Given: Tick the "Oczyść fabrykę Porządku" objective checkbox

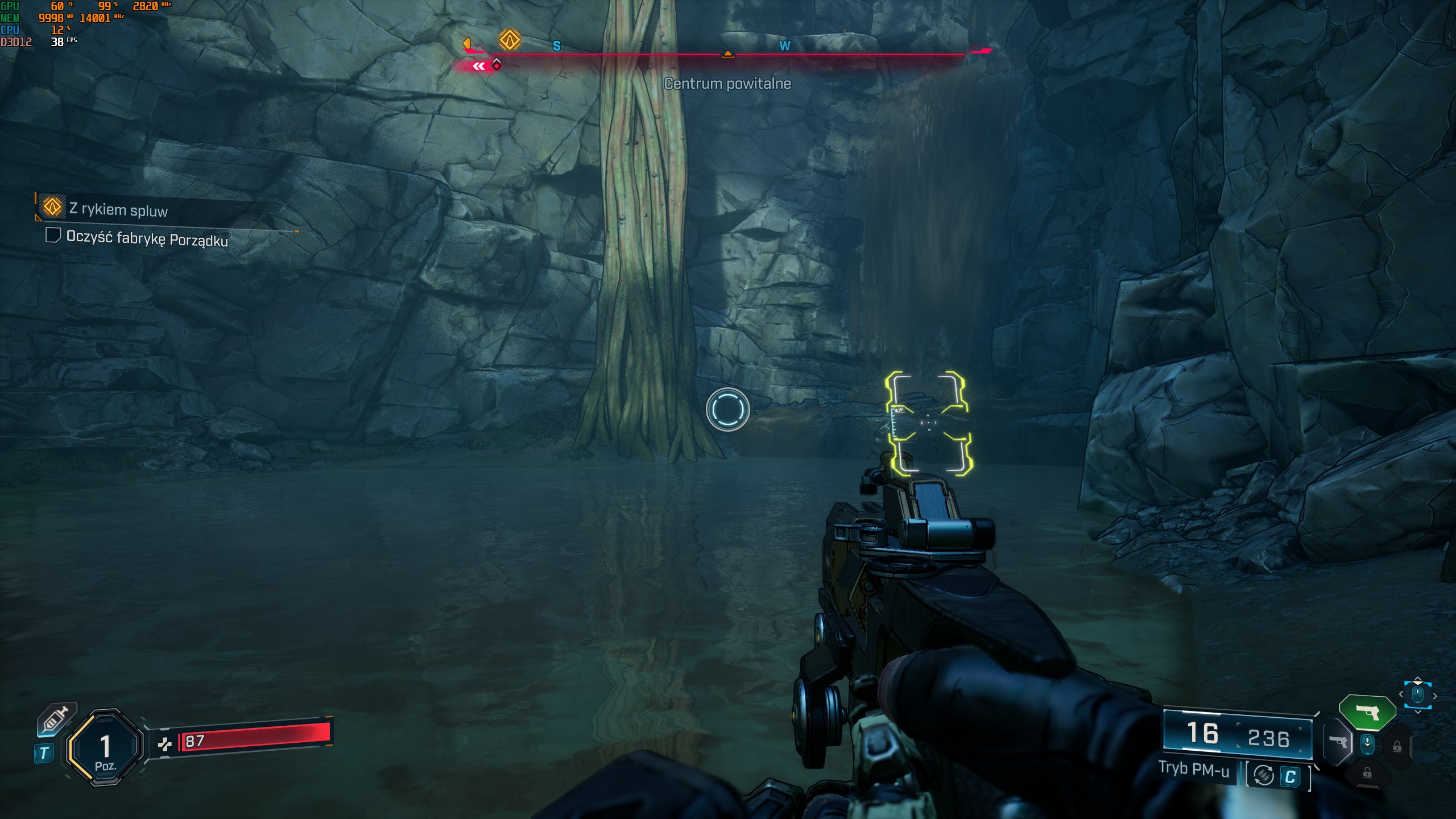Looking at the screenshot, I should coord(53,235).
